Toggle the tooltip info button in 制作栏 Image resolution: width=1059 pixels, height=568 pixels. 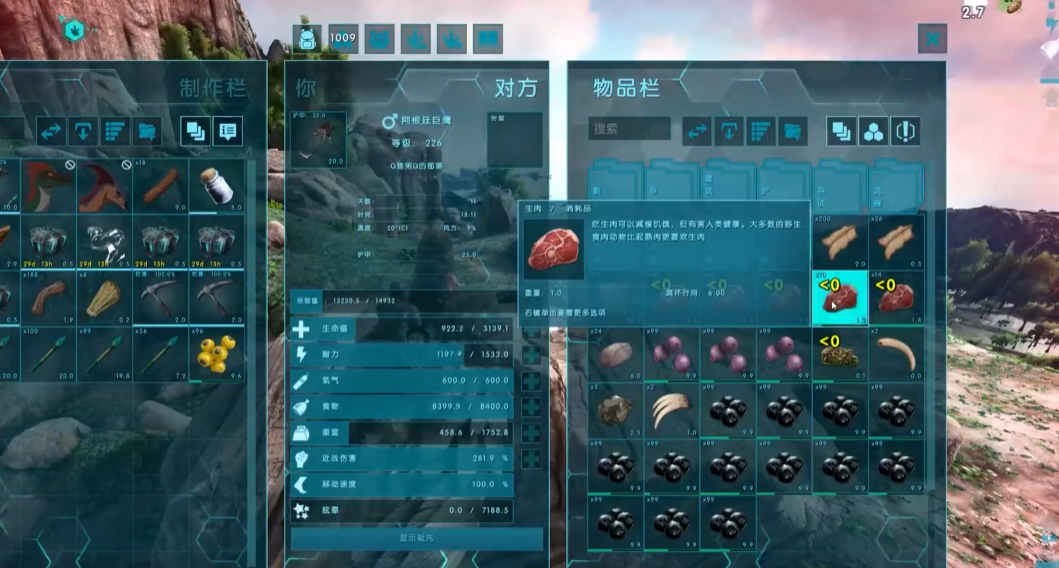click(226, 131)
